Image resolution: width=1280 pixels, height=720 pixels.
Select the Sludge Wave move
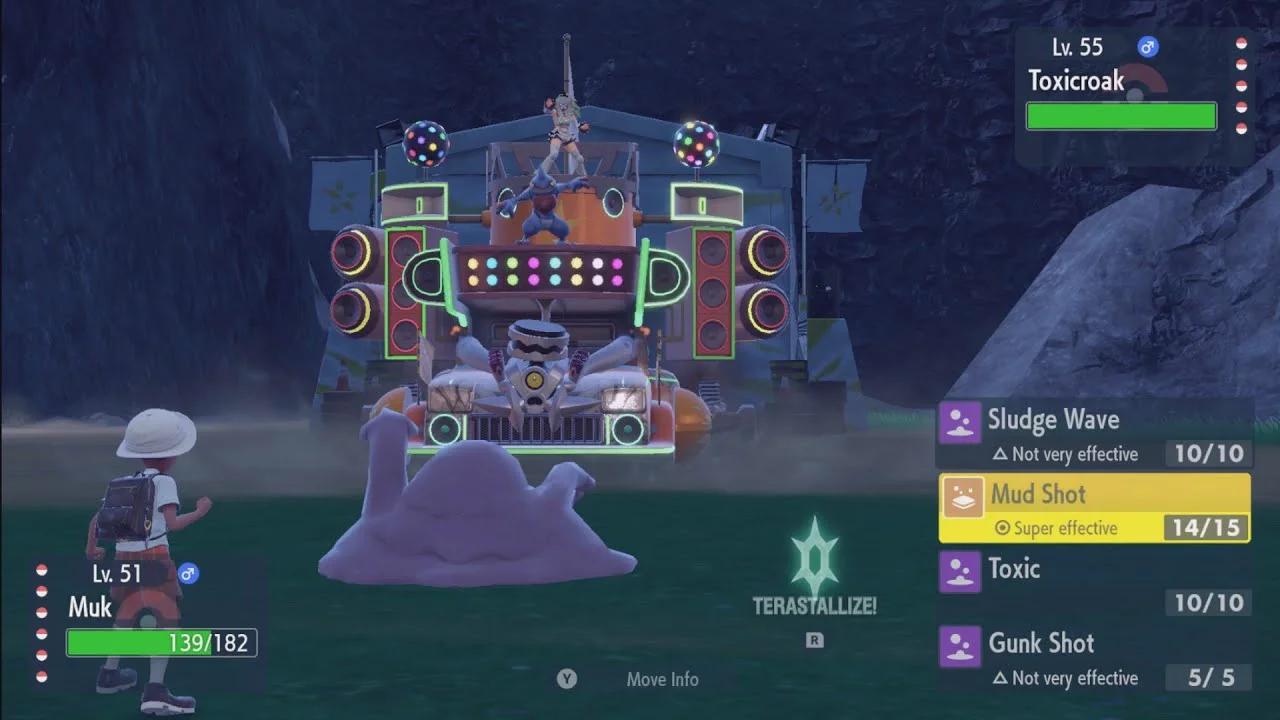(x=1094, y=434)
